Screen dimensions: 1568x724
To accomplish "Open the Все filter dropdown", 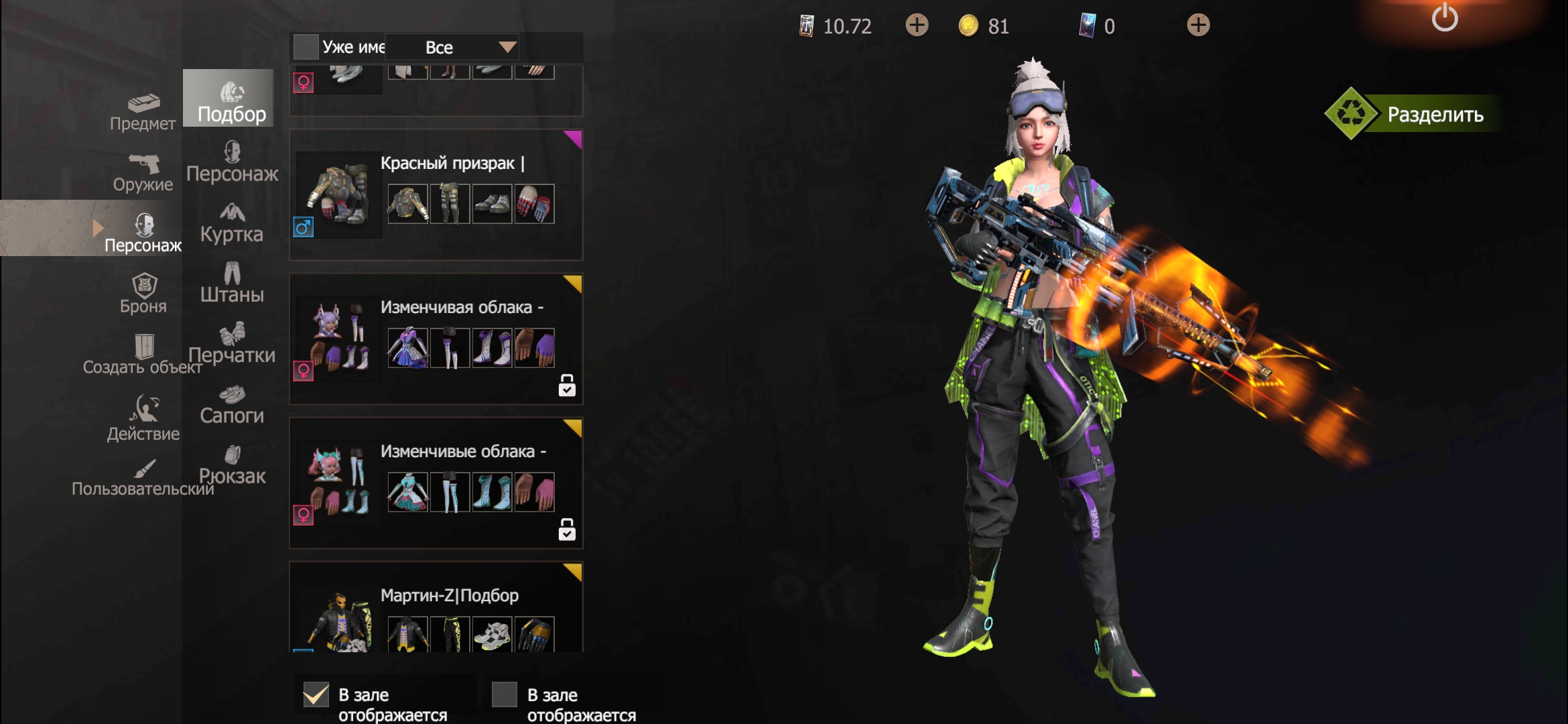I will coord(469,47).
